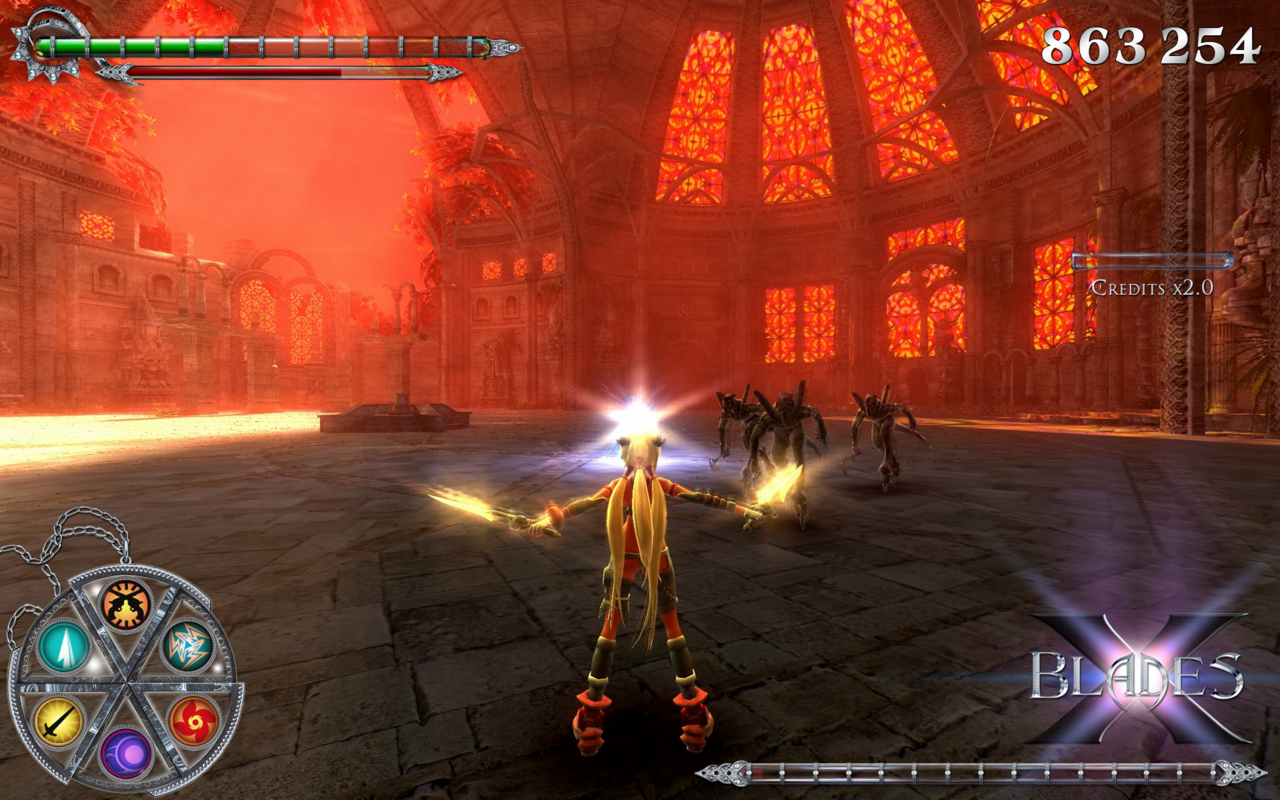The width and height of the screenshot is (1280, 800).
Task: Choose the yellow glowing sword skill
Action: click(59, 720)
